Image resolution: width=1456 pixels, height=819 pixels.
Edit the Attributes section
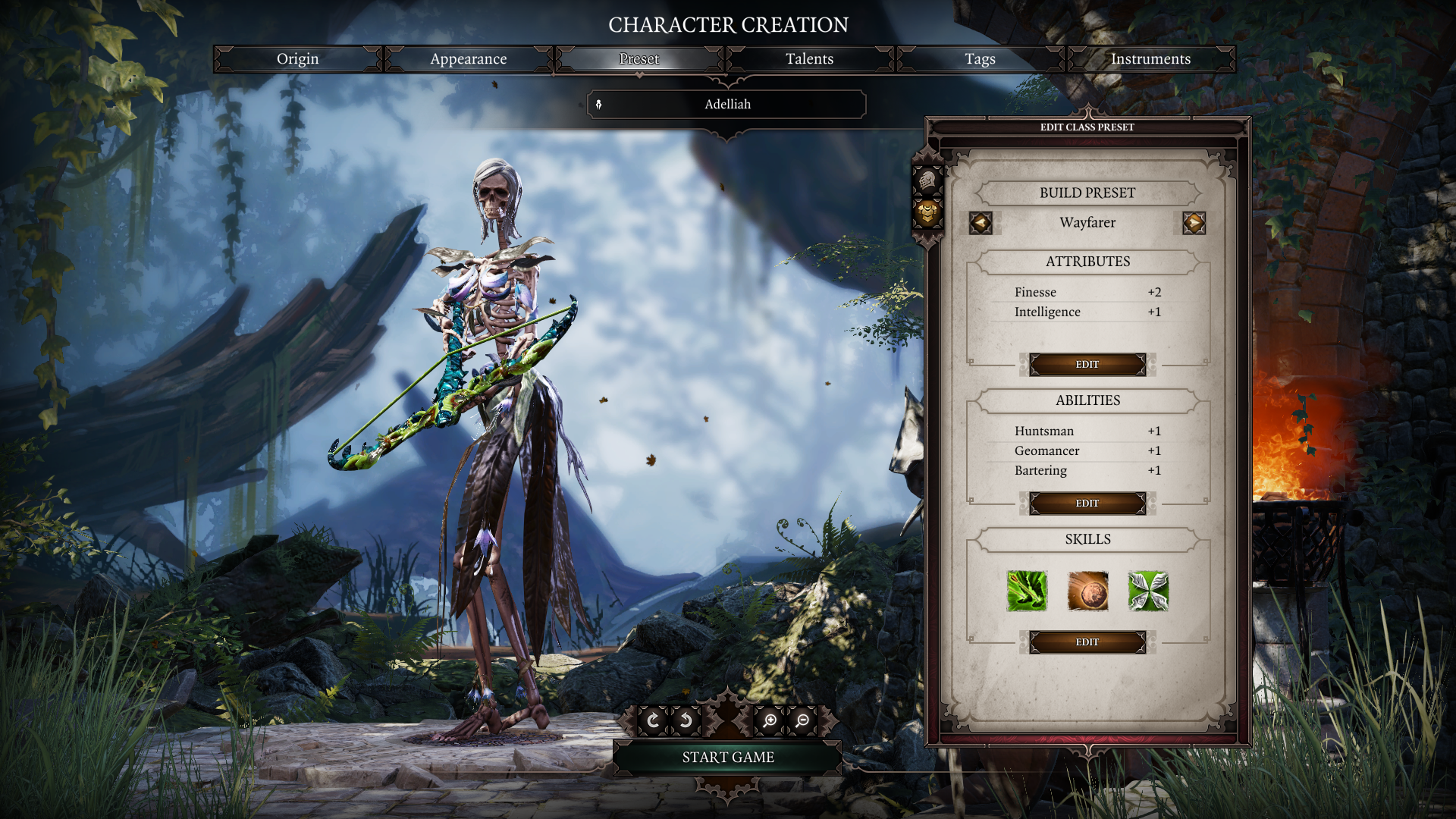tap(1087, 365)
